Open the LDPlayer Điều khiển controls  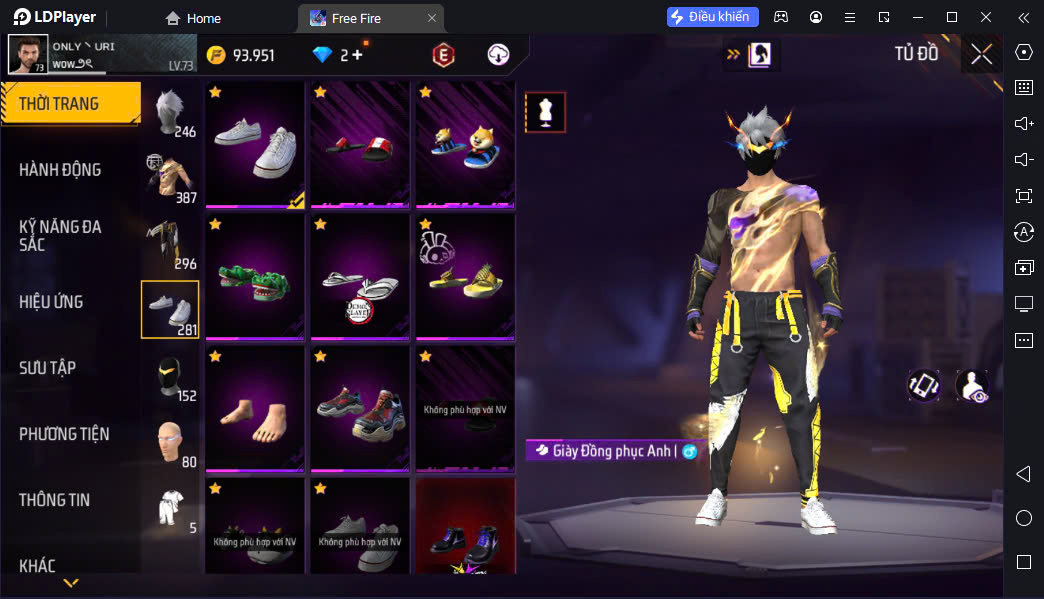[x=713, y=17]
